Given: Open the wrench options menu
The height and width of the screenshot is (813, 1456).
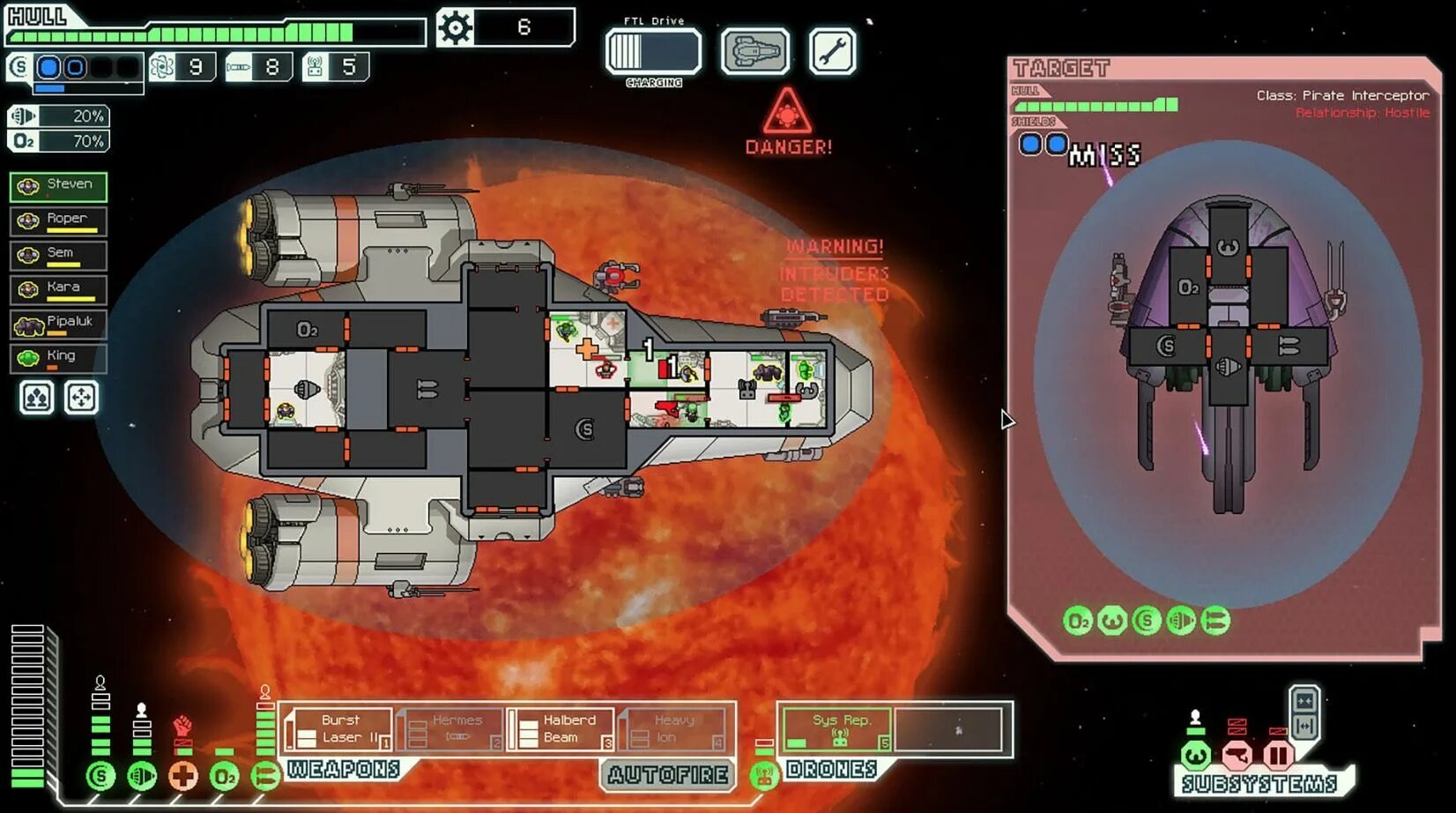Looking at the screenshot, I should pyautogui.click(x=832, y=51).
